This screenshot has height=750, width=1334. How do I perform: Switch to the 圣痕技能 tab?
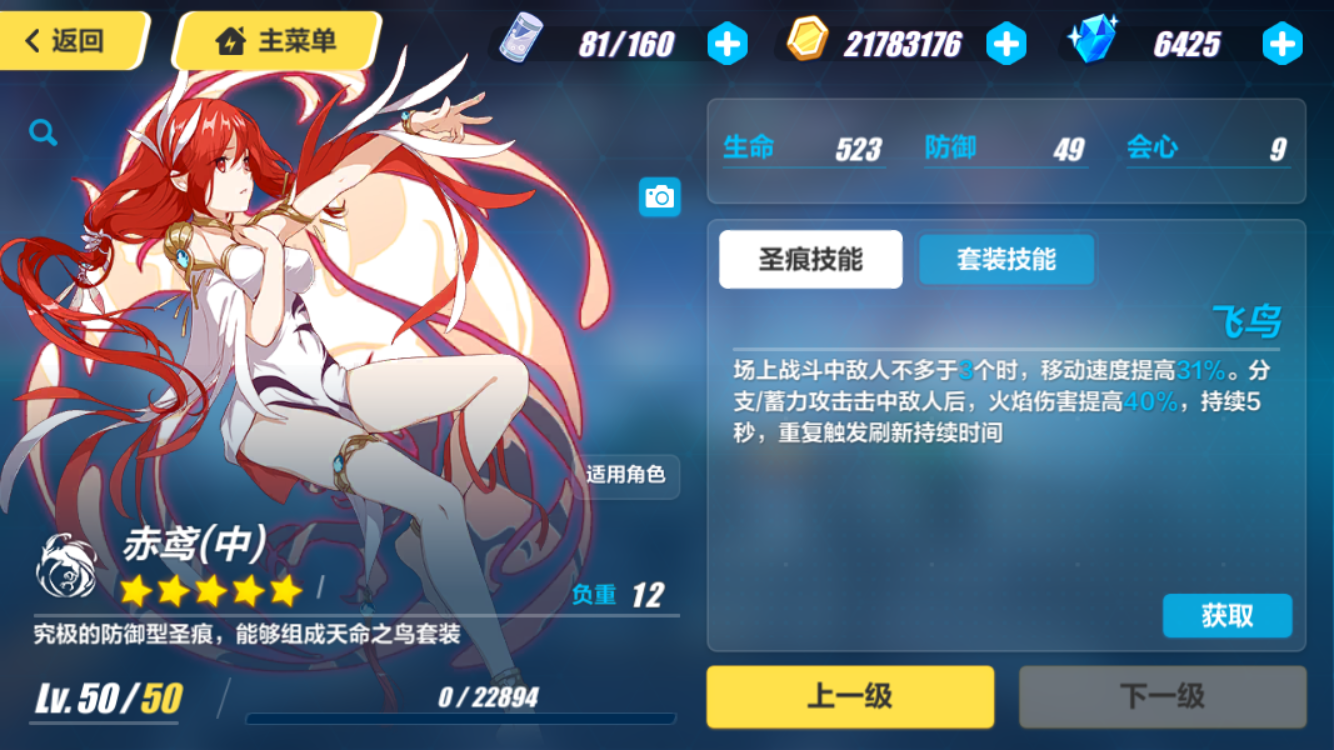tap(810, 258)
